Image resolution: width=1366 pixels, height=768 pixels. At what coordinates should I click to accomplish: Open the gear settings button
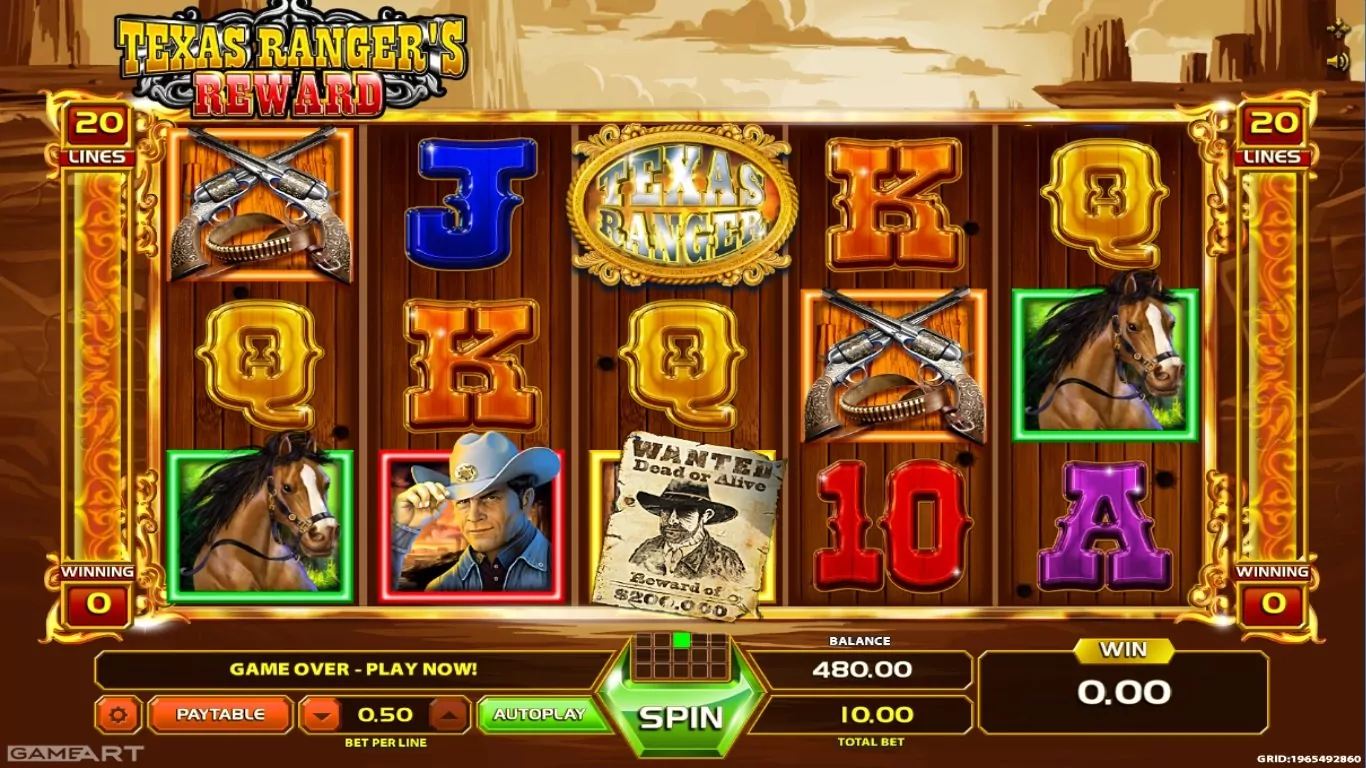tap(118, 715)
